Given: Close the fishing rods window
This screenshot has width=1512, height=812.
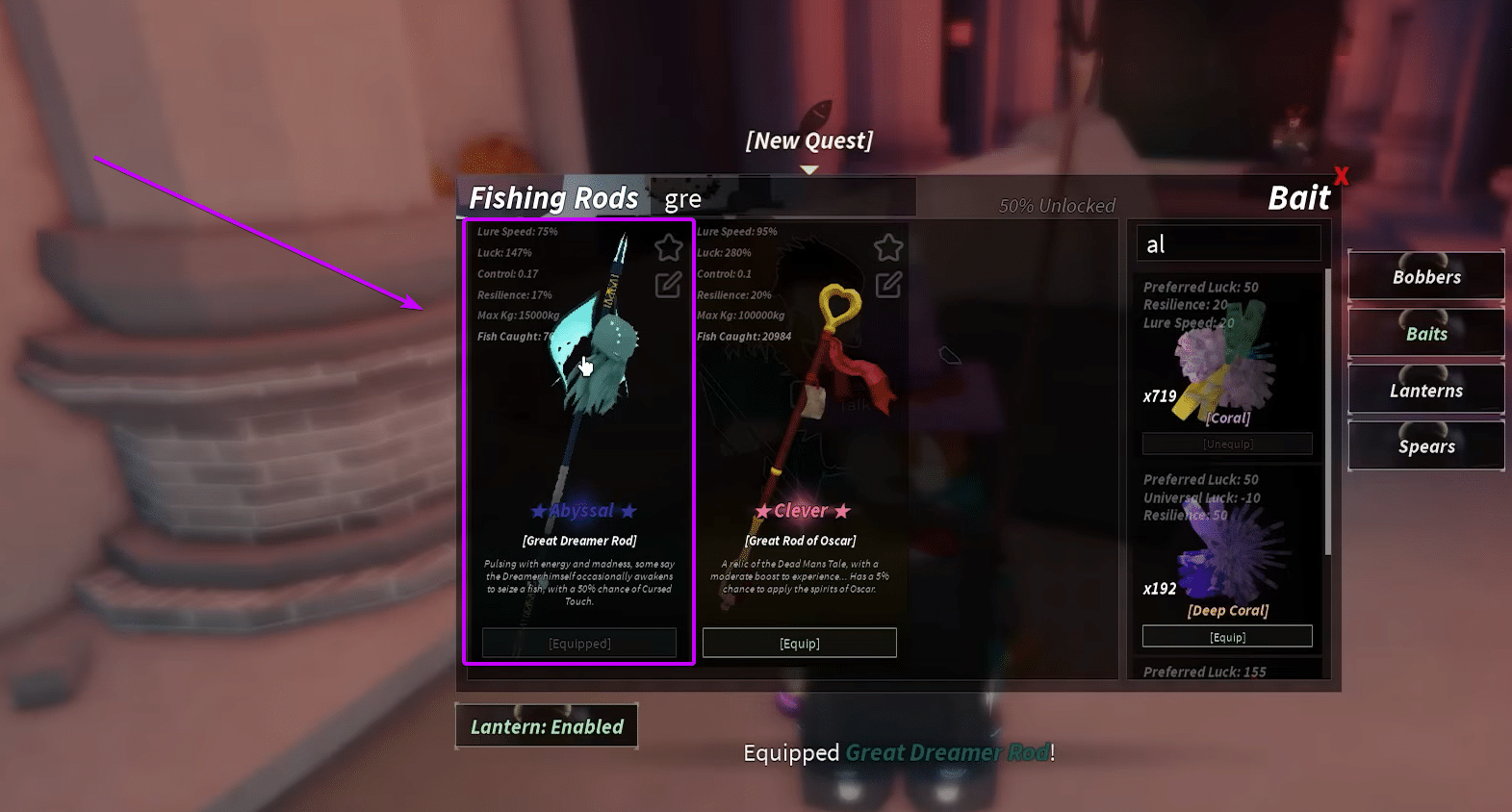Looking at the screenshot, I should [x=1341, y=176].
